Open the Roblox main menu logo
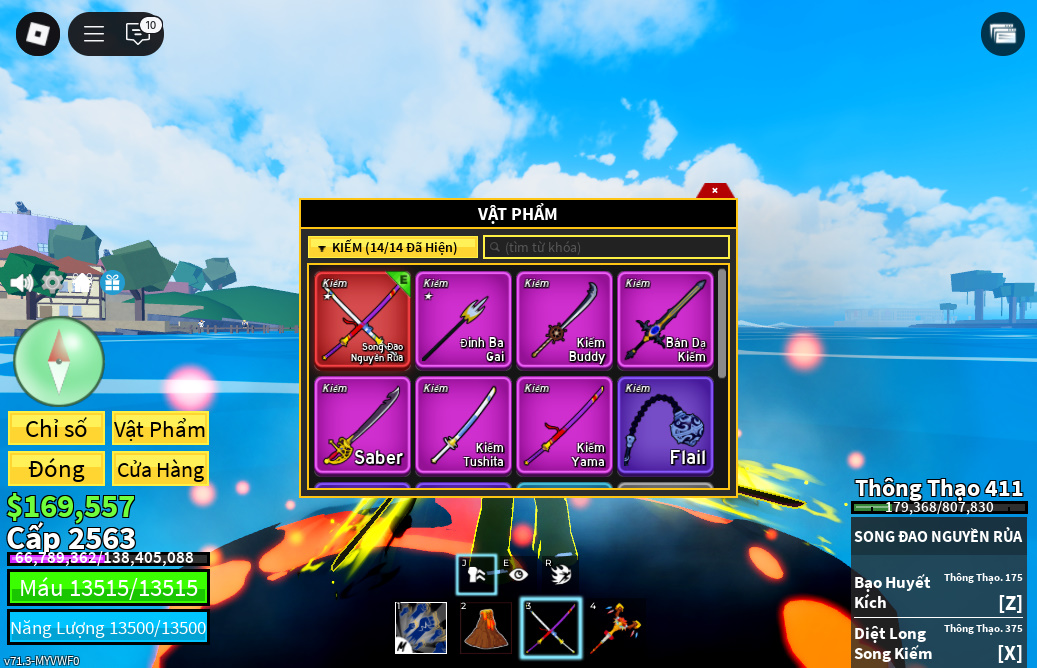Screen dimensions: 1037x668 (x=38, y=34)
